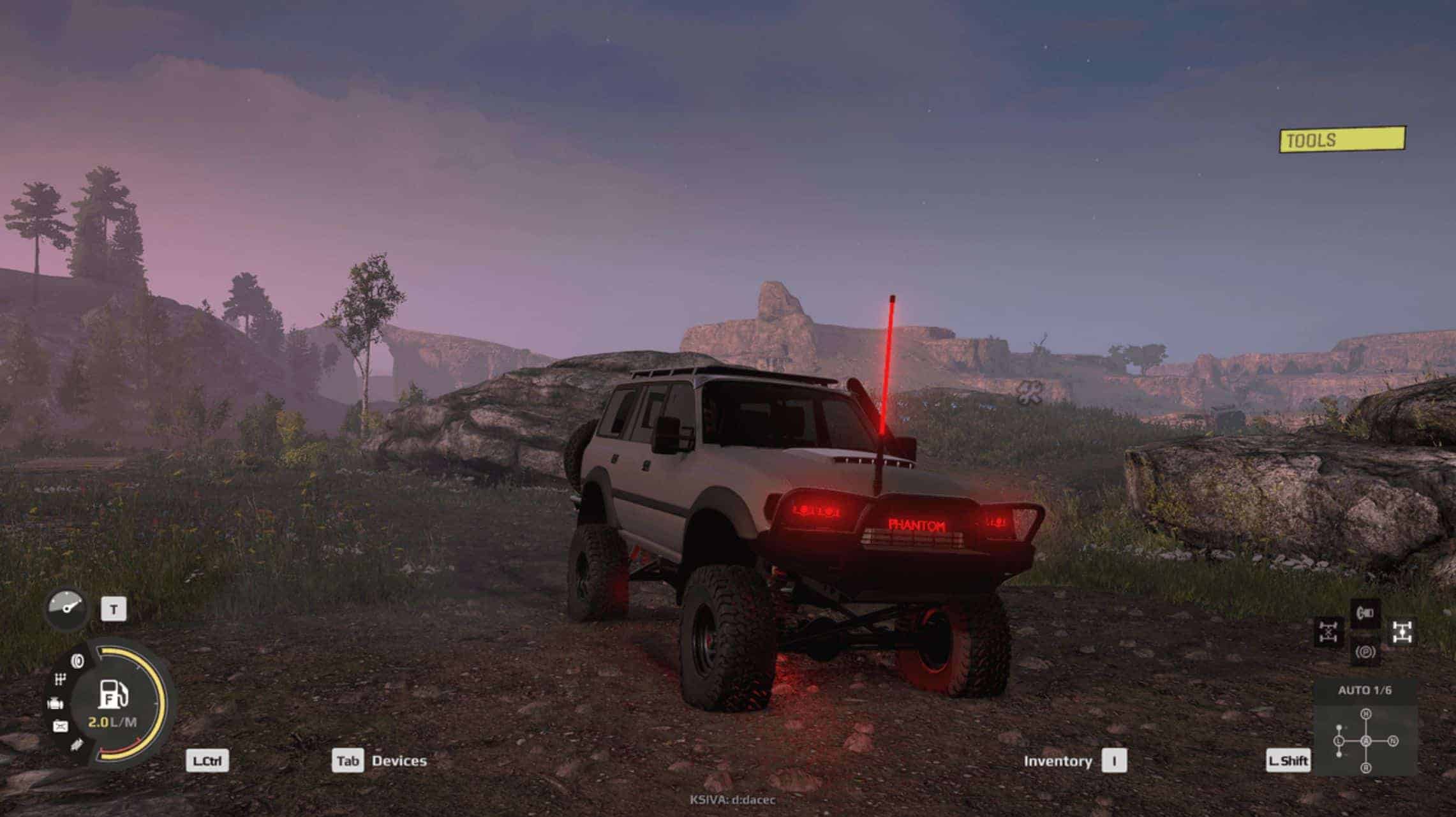Select the wheel damage status icon

[x=78, y=661]
